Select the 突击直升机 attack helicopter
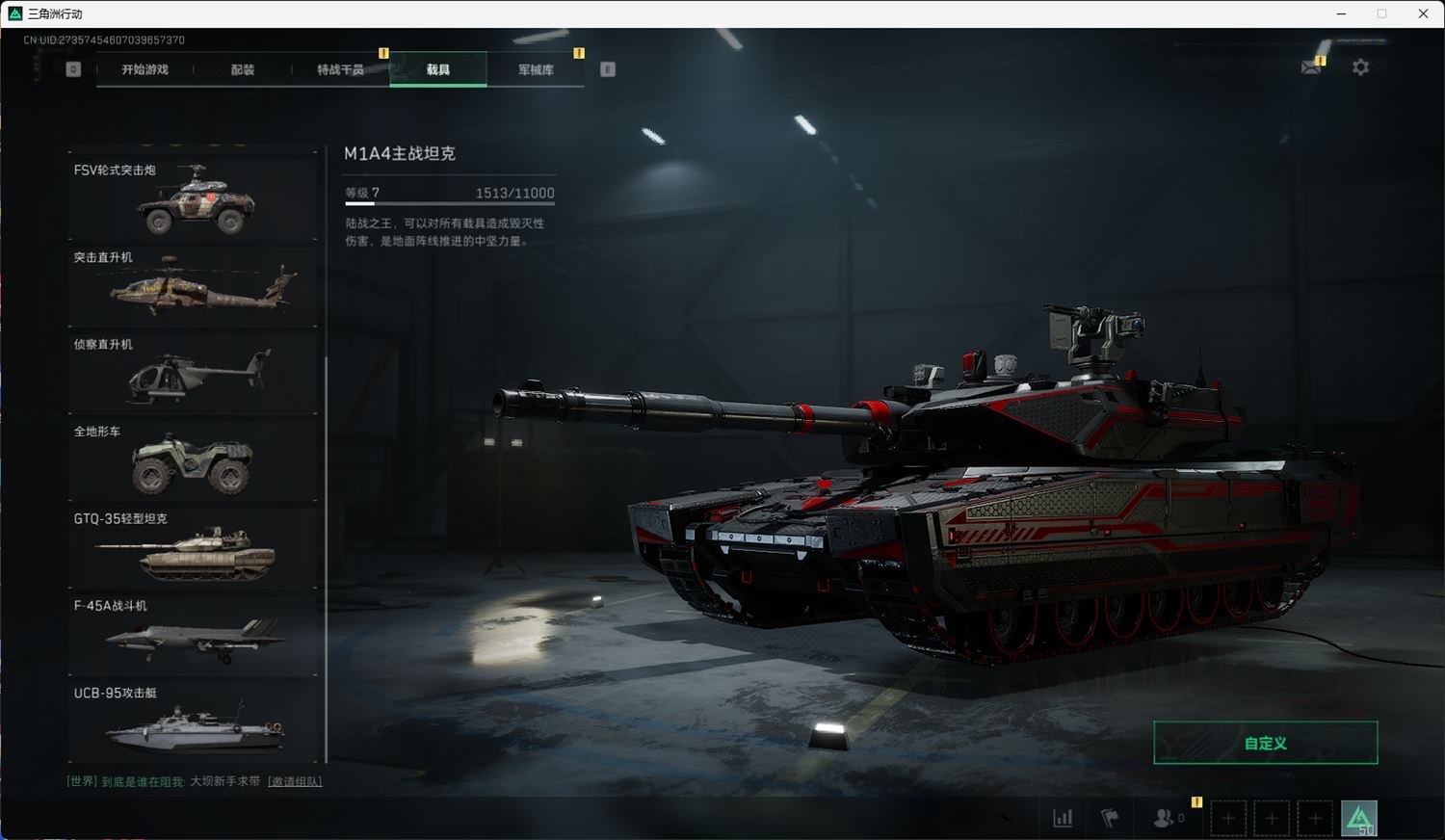This screenshot has width=1445, height=840. [193, 285]
